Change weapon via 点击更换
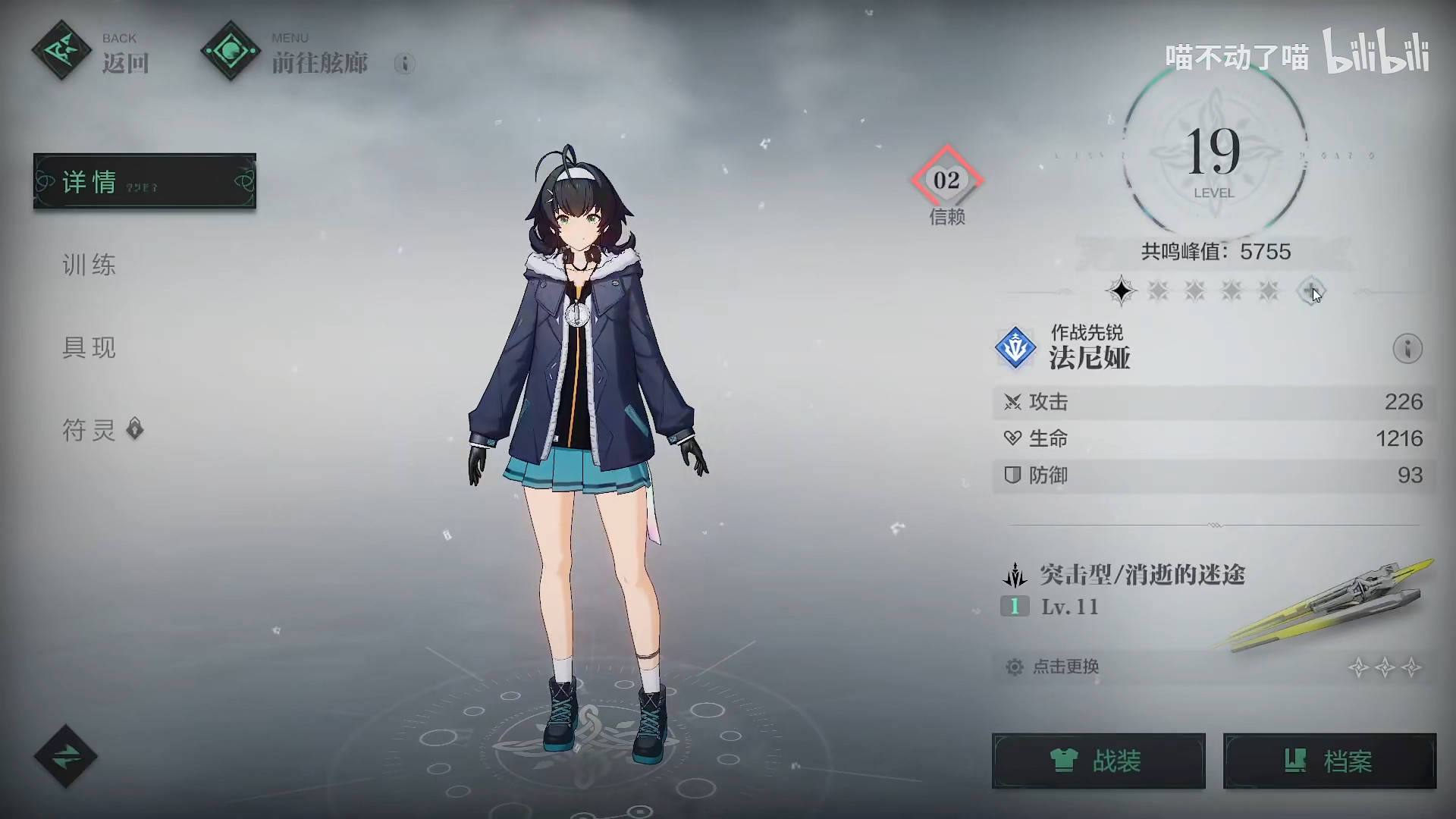The image size is (1456, 819). coord(1065,667)
